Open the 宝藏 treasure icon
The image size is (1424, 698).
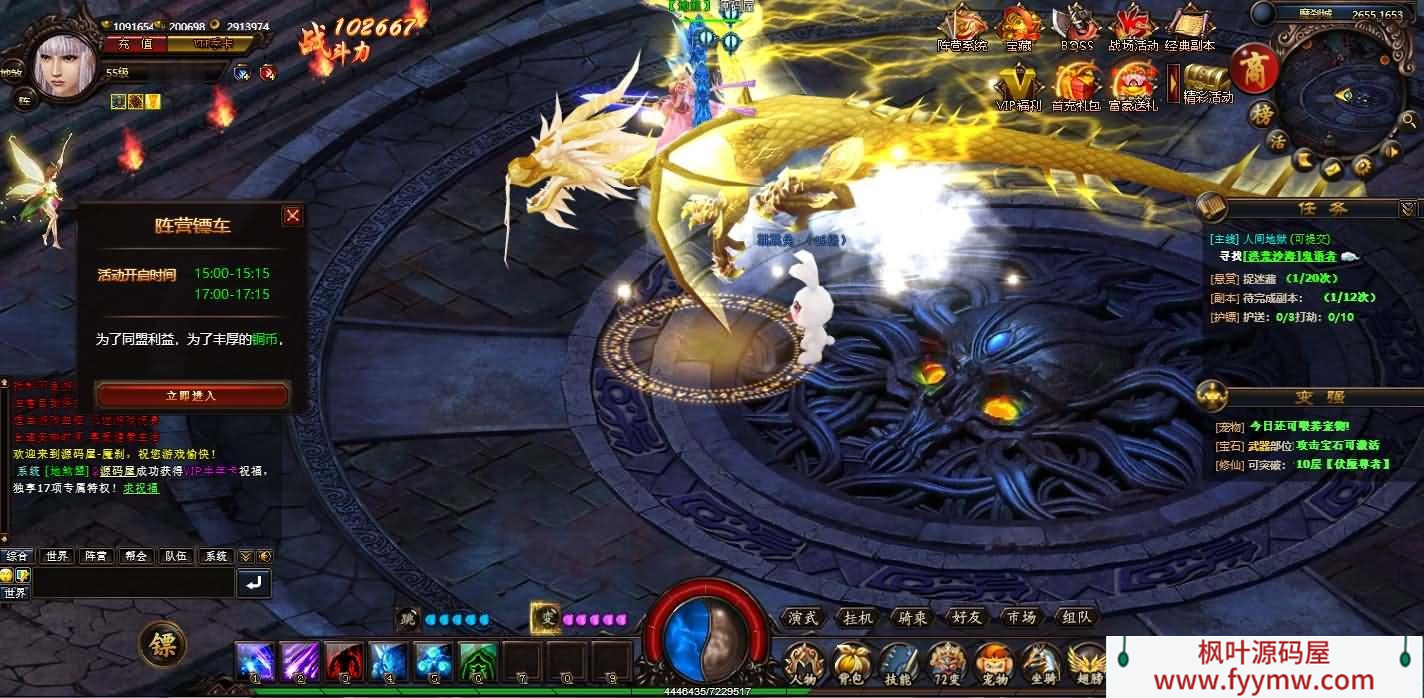click(x=1018, y=26)
